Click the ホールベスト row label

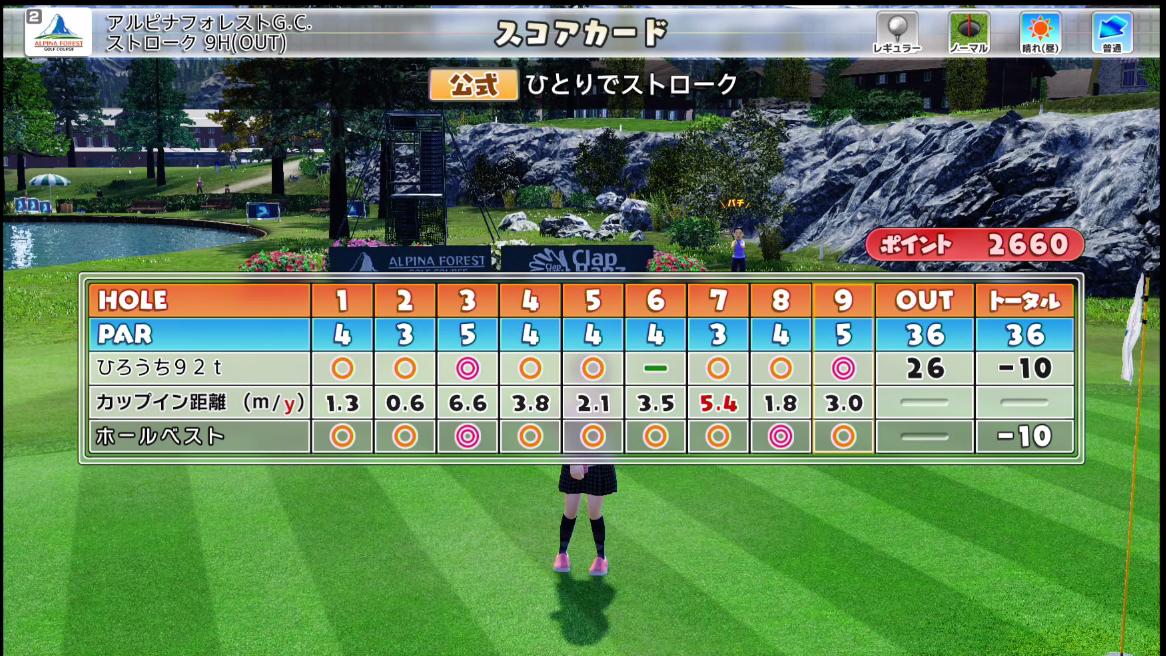198,436
